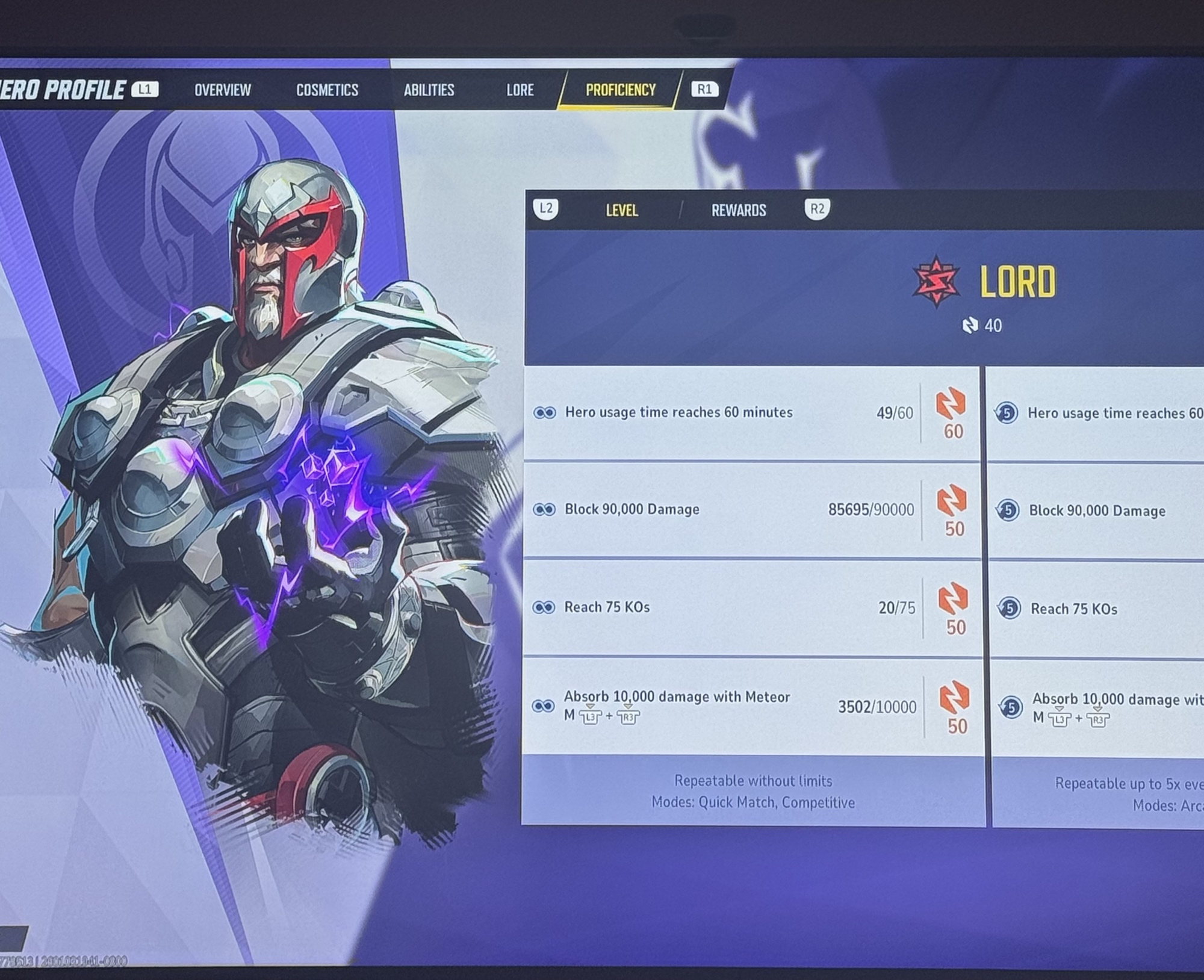Switch to the Cosmetics tab

coord(327,90)
